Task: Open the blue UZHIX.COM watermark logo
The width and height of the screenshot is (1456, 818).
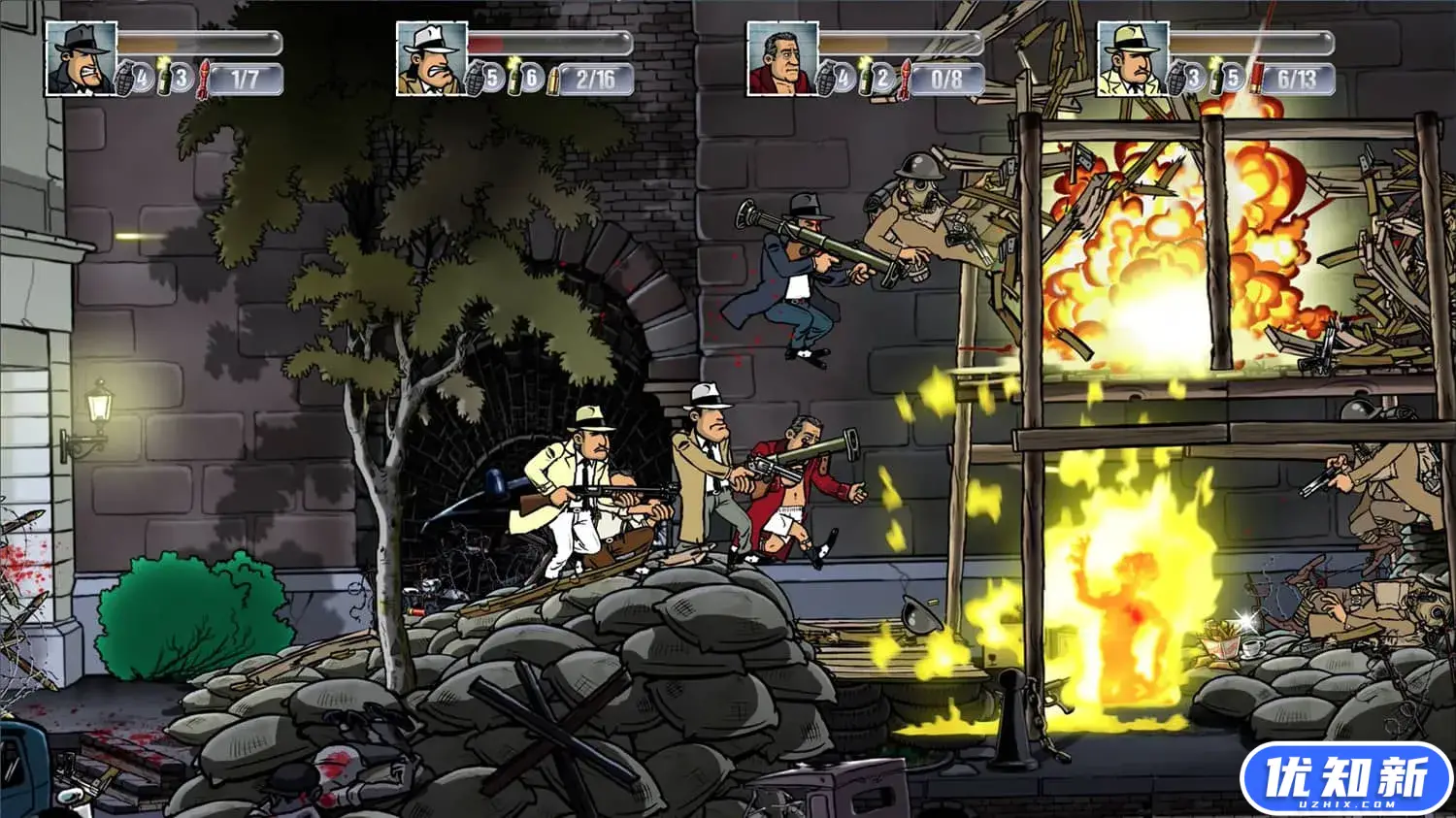Action: [1346, 778]
